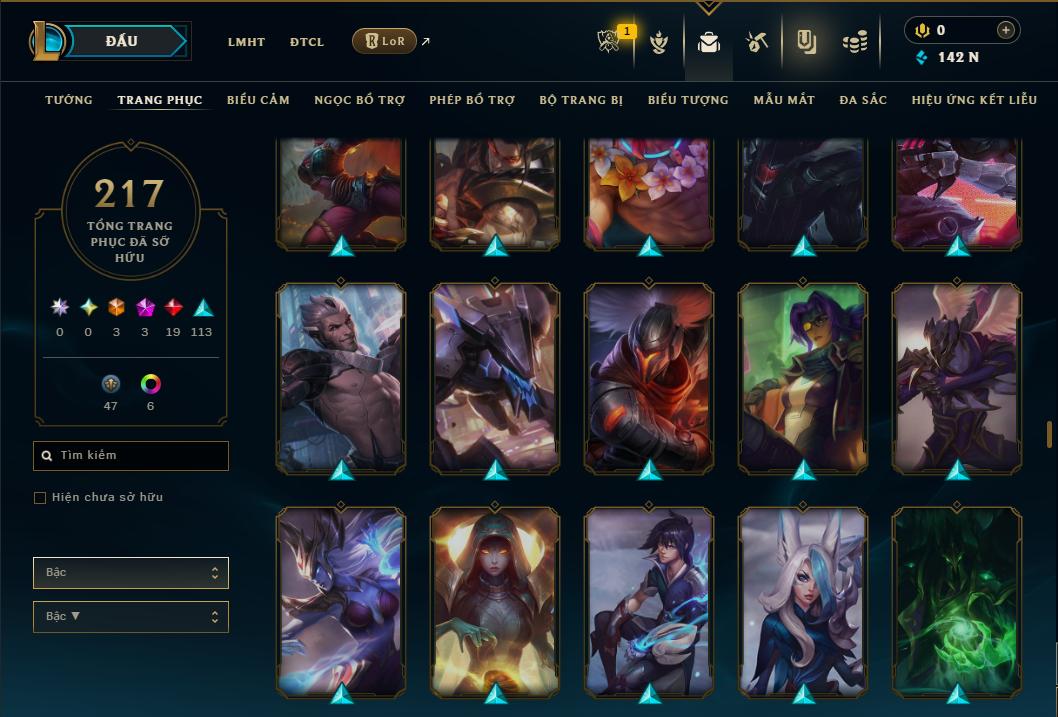Open the BIỂU CẢM tab
The width and height of the screenshot is (1058, 717).
point(258,100)
